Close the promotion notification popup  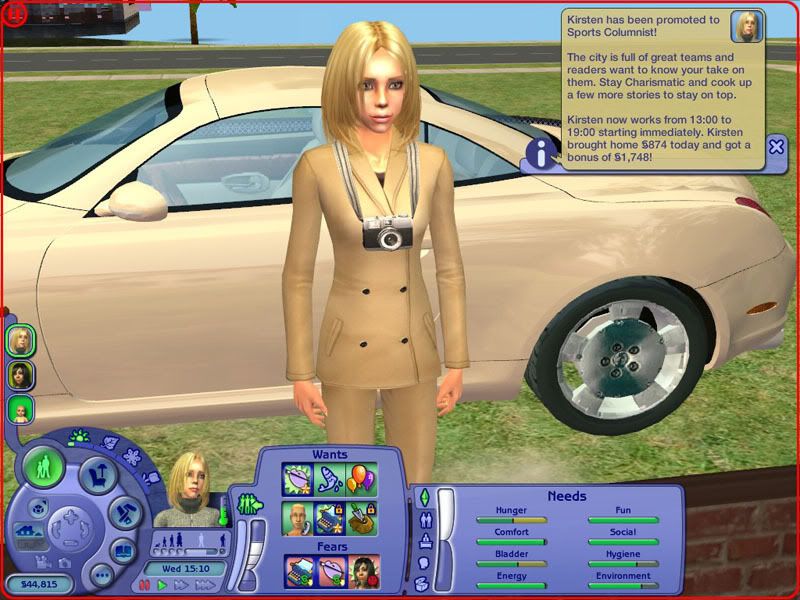(776, 147)
